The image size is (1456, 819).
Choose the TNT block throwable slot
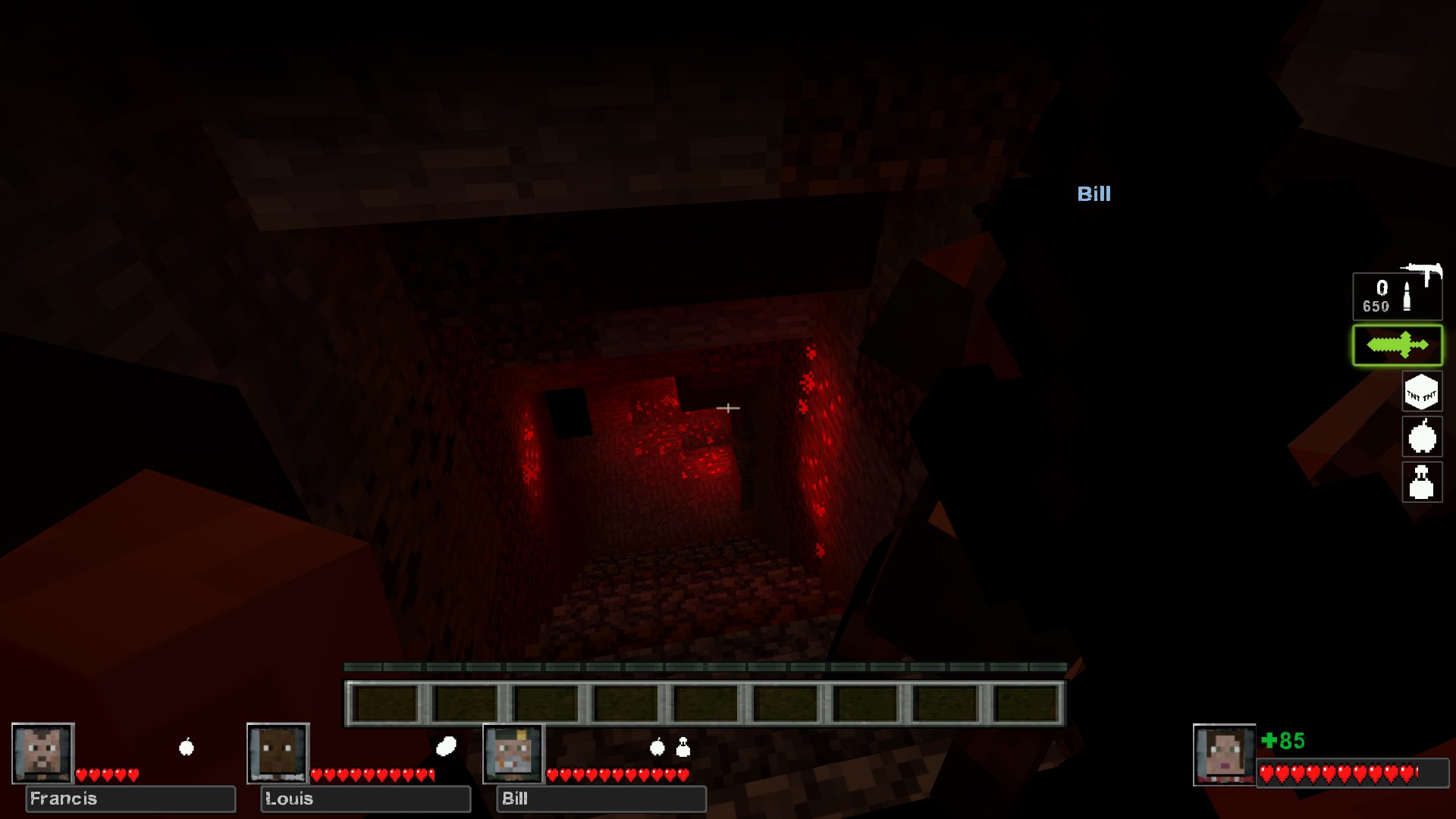(1421, 393)
